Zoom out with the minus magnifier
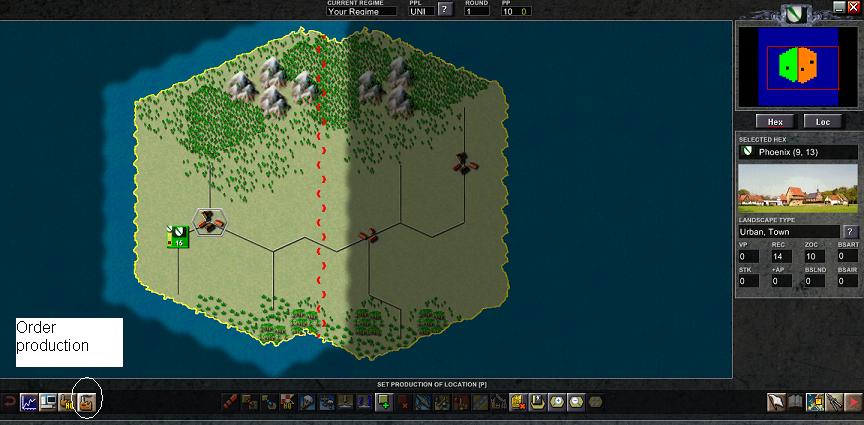 (x=576, y=402)
